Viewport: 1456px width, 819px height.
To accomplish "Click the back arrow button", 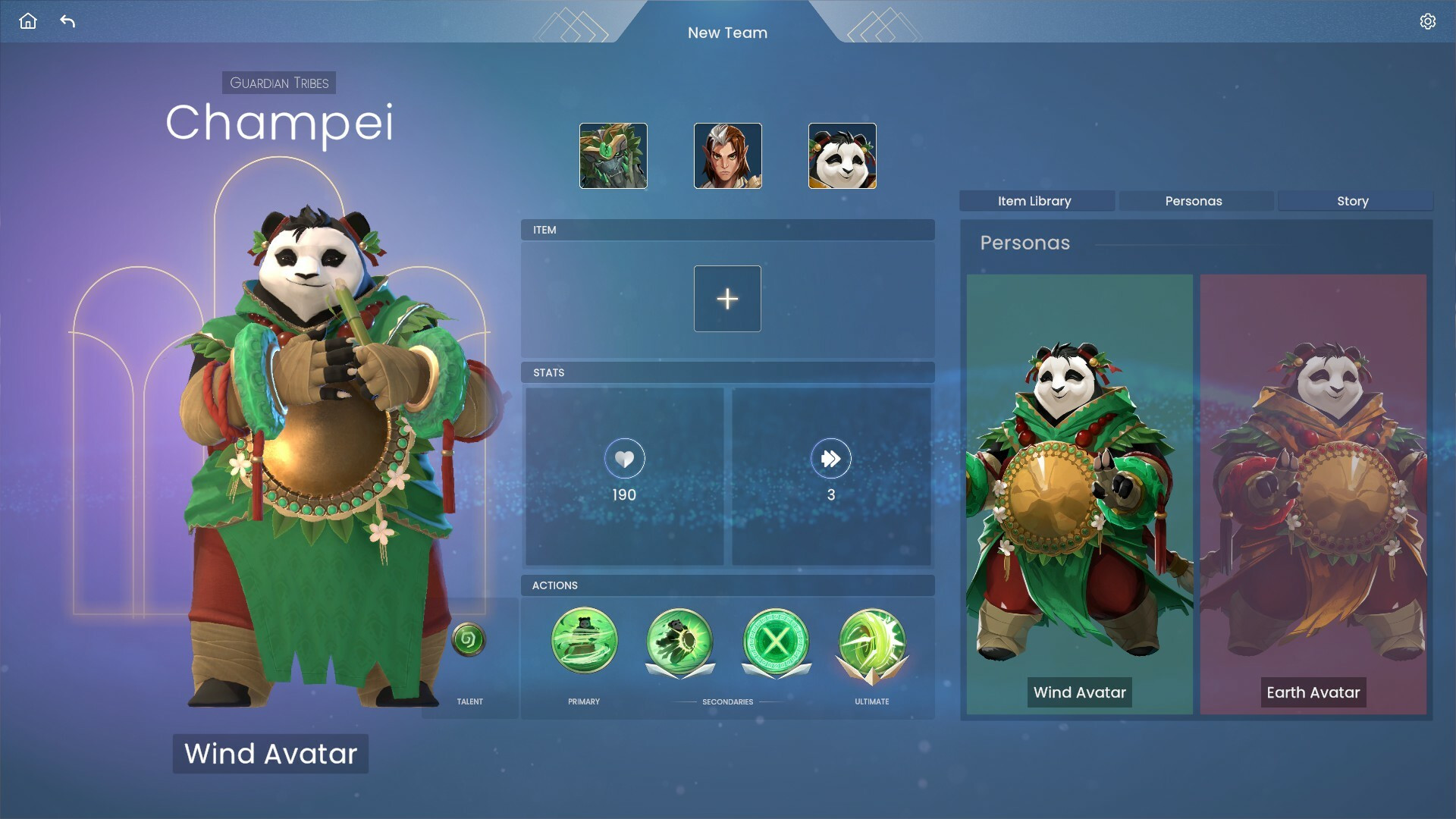I will coord(67,21).
